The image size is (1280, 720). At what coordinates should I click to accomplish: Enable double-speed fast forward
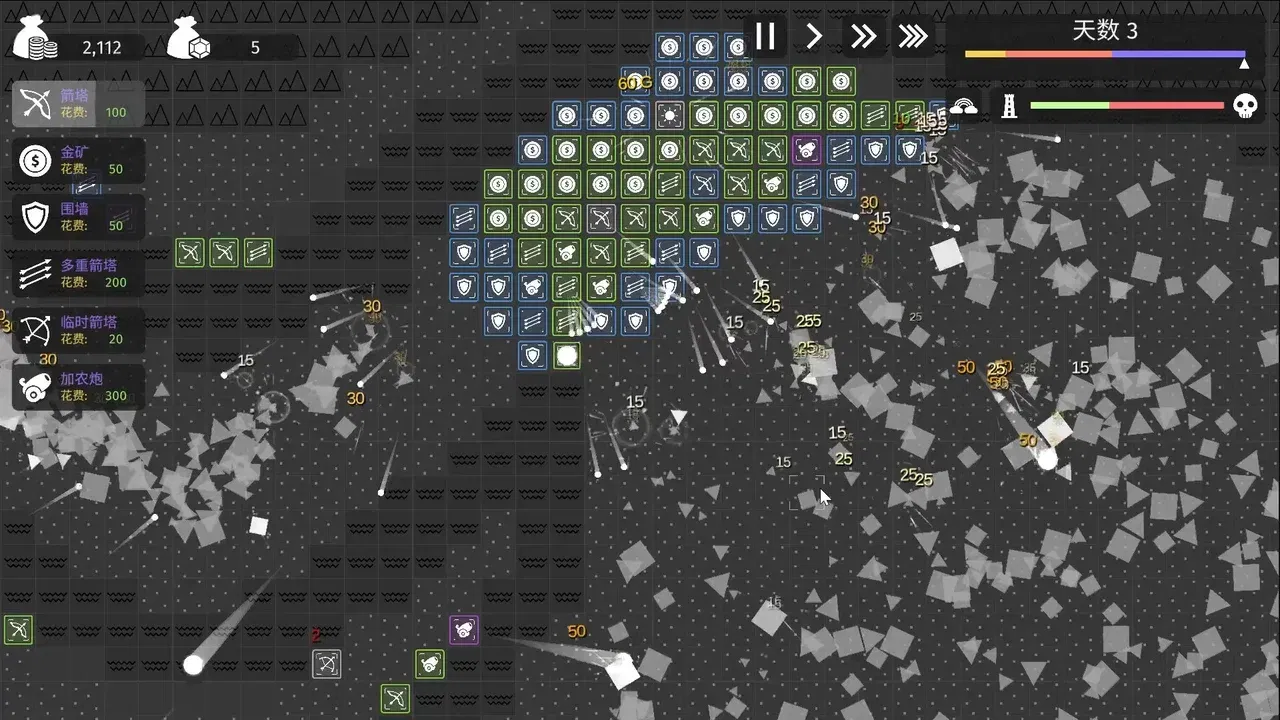coord(863,36)
